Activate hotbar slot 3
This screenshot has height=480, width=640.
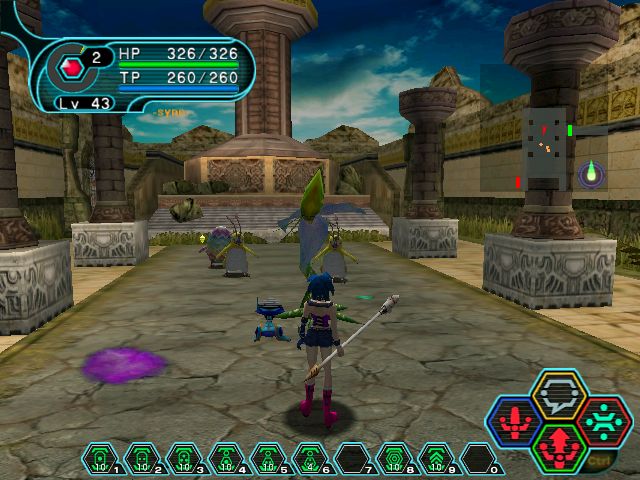point(184,459)
